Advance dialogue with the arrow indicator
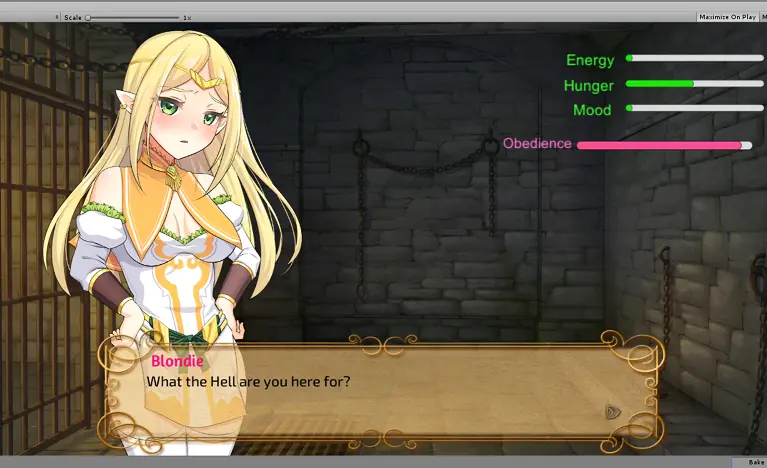Screen dimensions: 767x468 (614, 412)
